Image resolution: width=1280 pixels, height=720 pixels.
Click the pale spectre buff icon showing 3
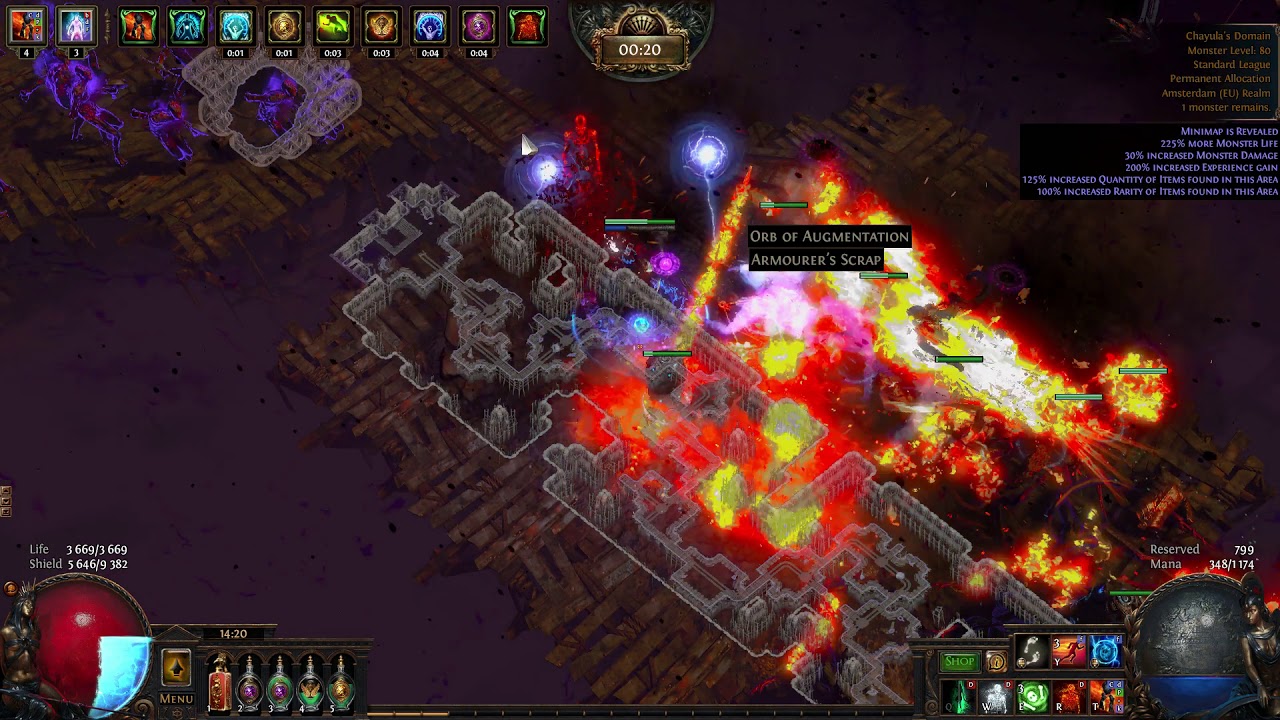(x=76, y=26)
